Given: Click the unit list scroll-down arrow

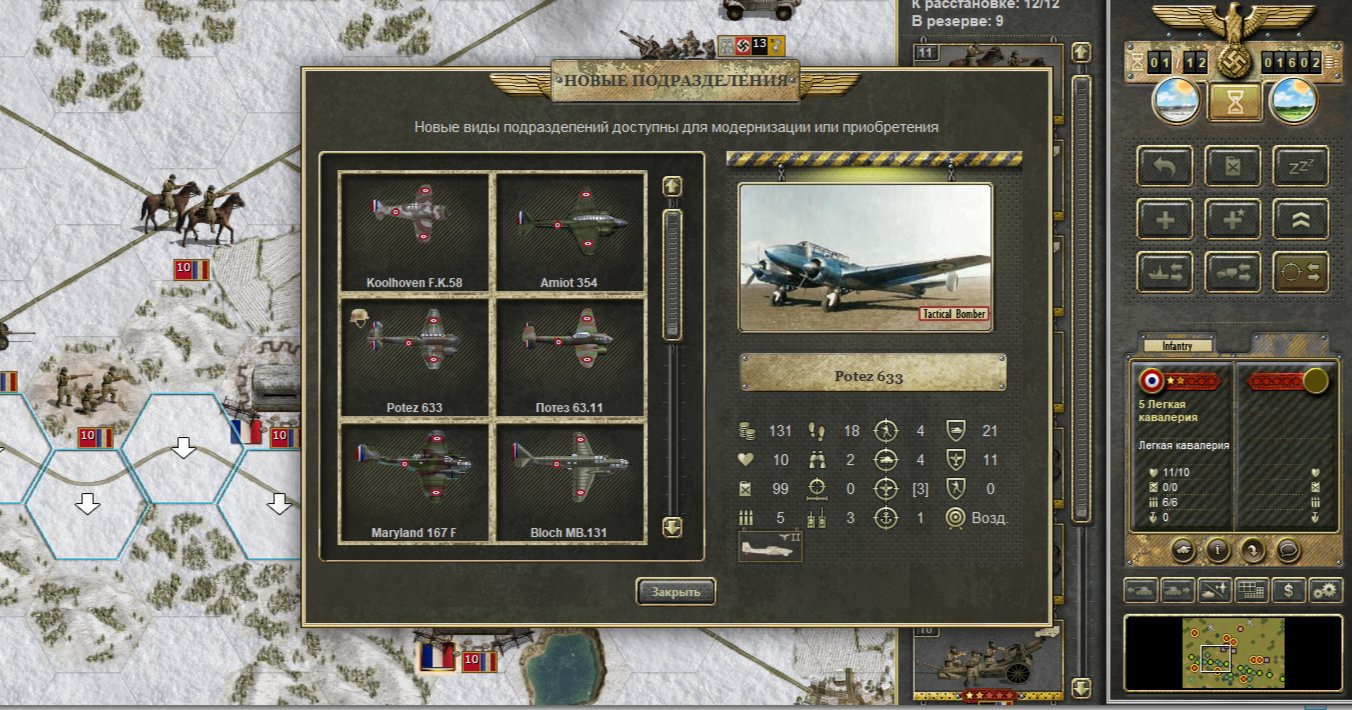Looking at the screenshot, I should point(672,526).
